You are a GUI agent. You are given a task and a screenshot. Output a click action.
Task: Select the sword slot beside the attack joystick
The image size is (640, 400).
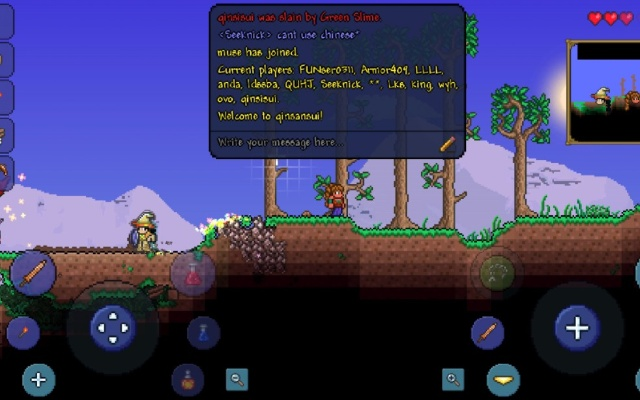(x=487, y=333)
